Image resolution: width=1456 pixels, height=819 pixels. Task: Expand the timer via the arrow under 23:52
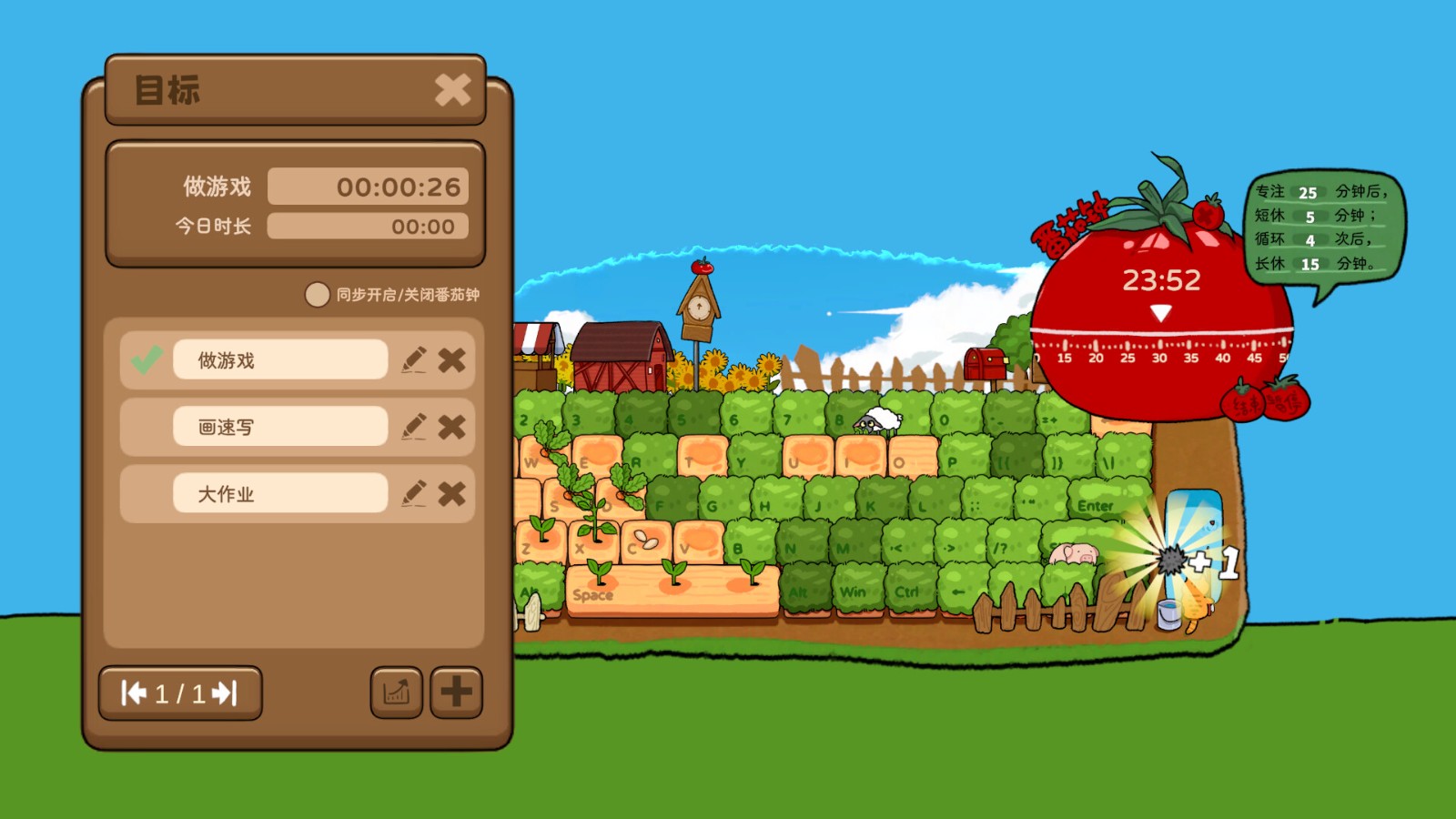(1159, 312)
